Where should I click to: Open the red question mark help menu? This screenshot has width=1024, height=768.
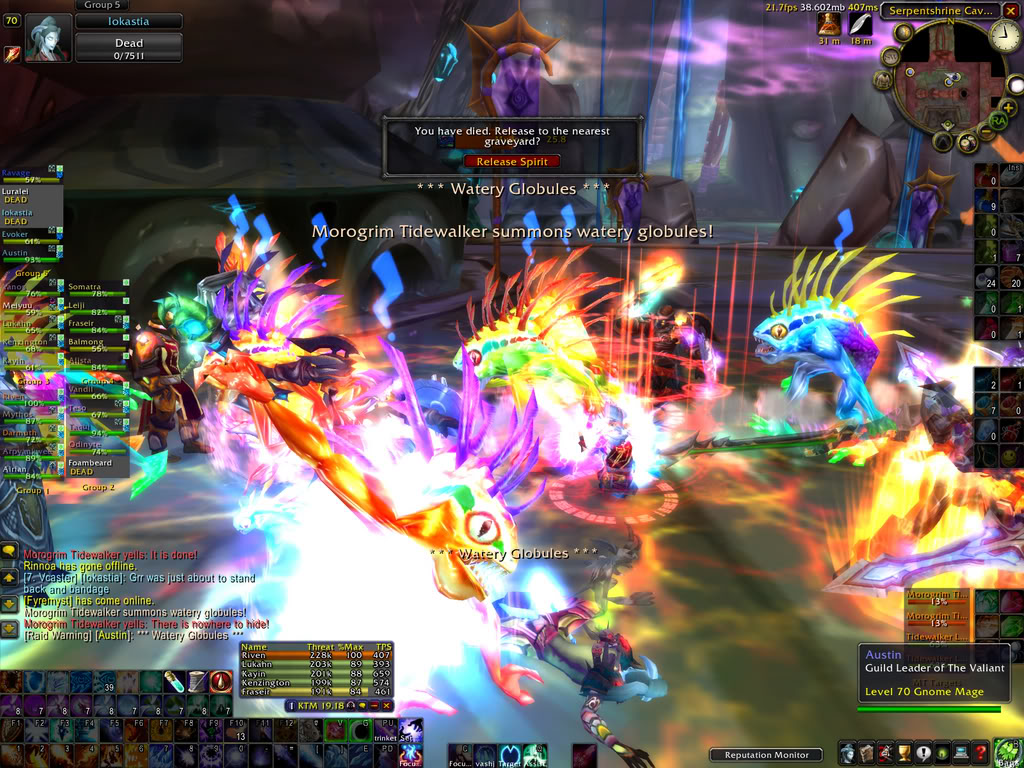(x=981, y=753)
